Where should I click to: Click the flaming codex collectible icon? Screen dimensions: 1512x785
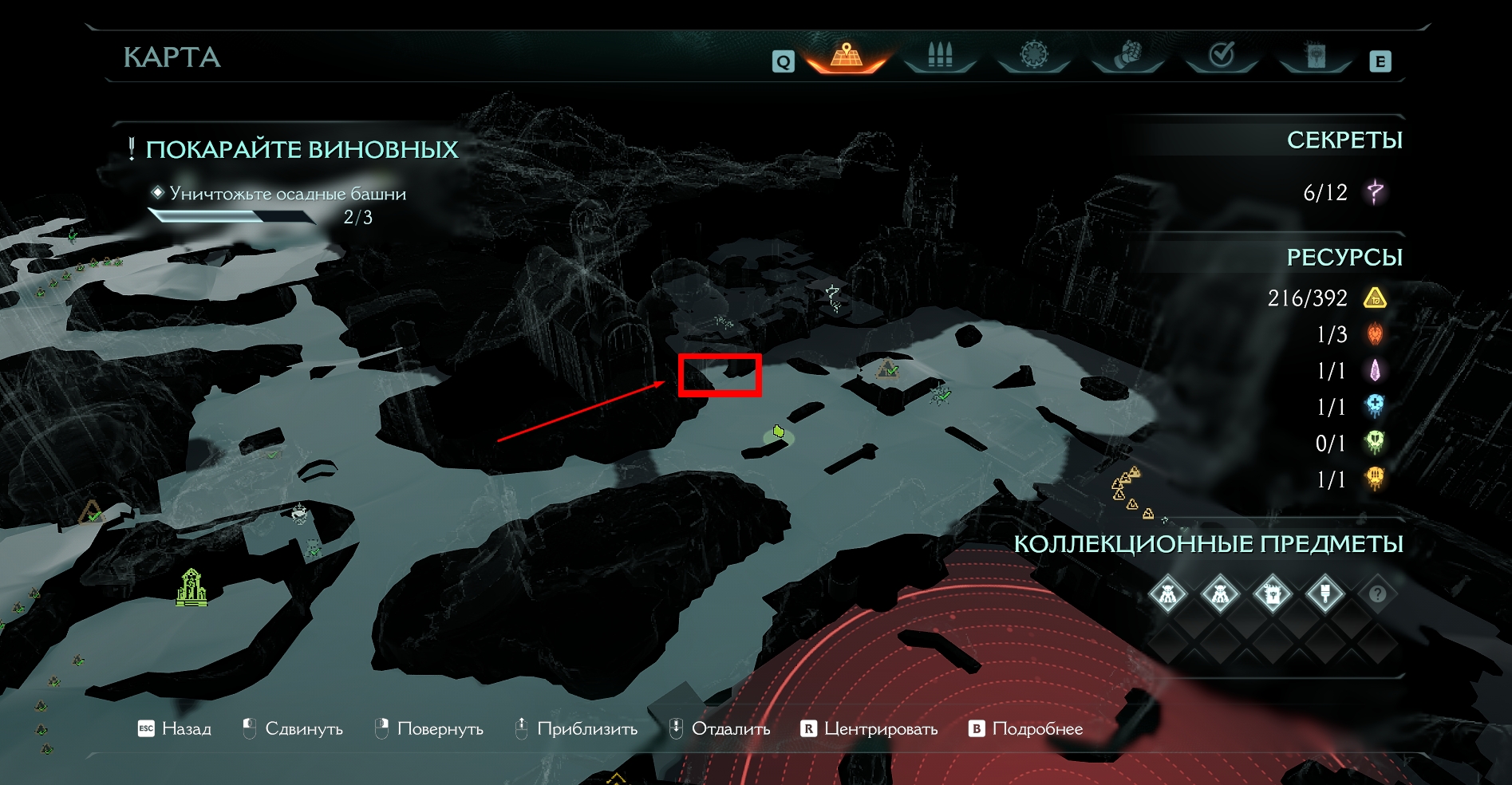click(x=1272, y=594)
